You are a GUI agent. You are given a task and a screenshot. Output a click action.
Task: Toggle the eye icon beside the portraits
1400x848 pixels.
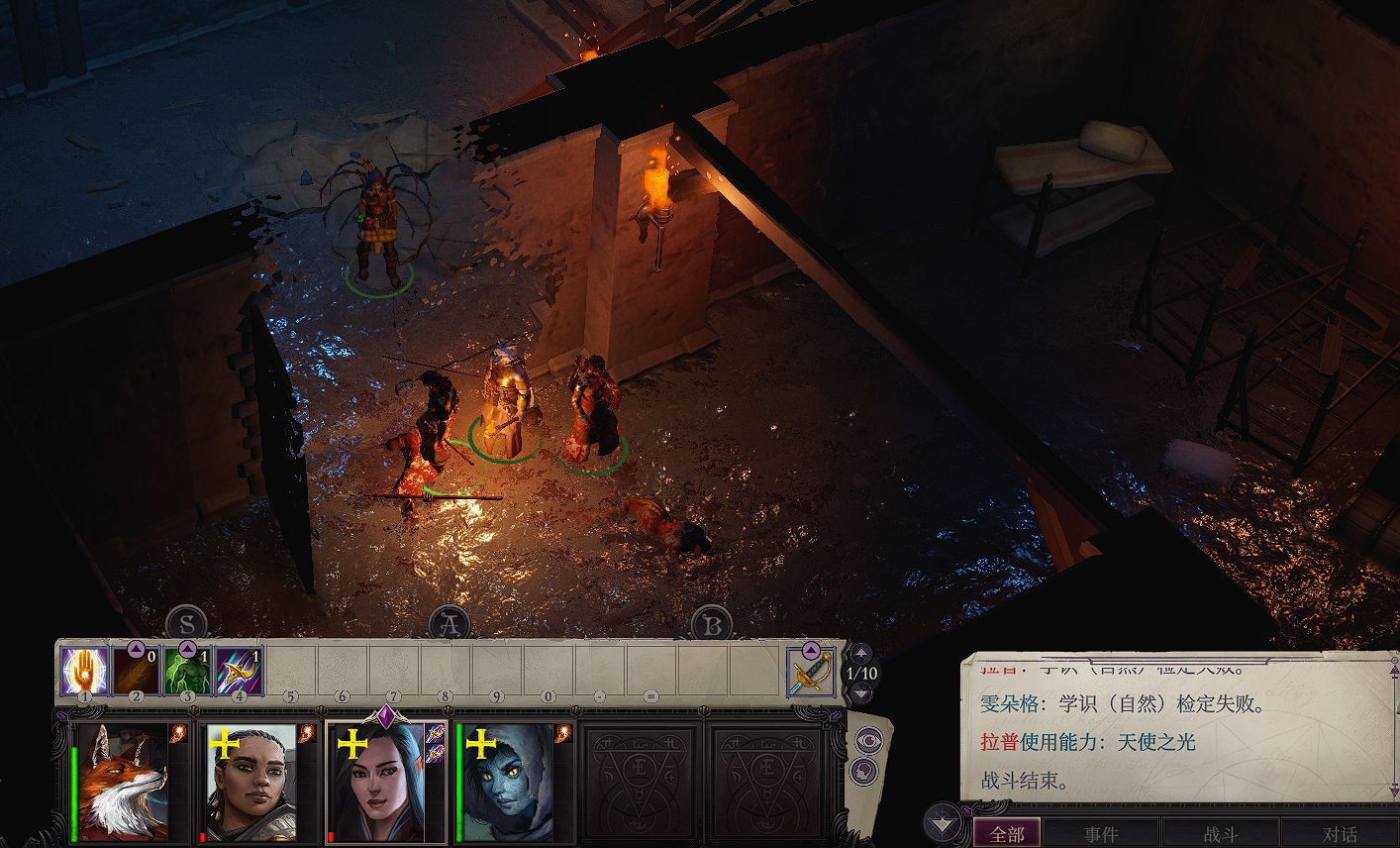click(868, 740)
